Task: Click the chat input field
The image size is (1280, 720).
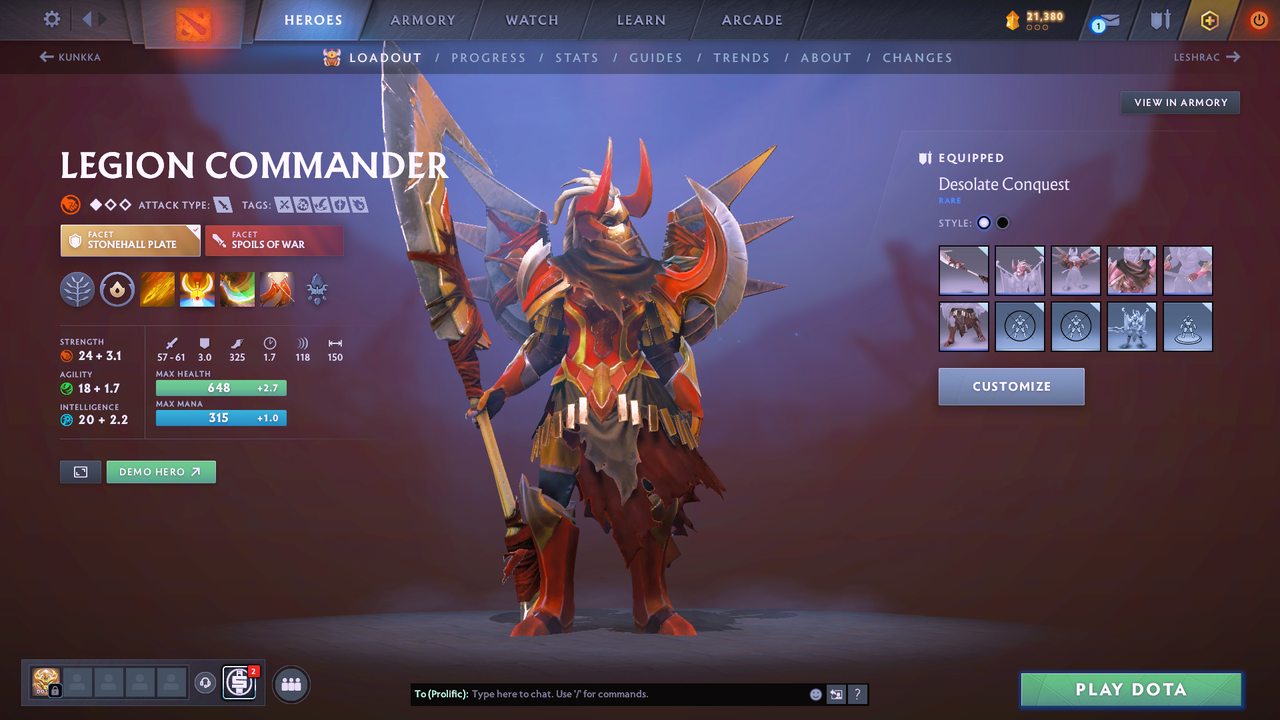Action: (620, 693)
